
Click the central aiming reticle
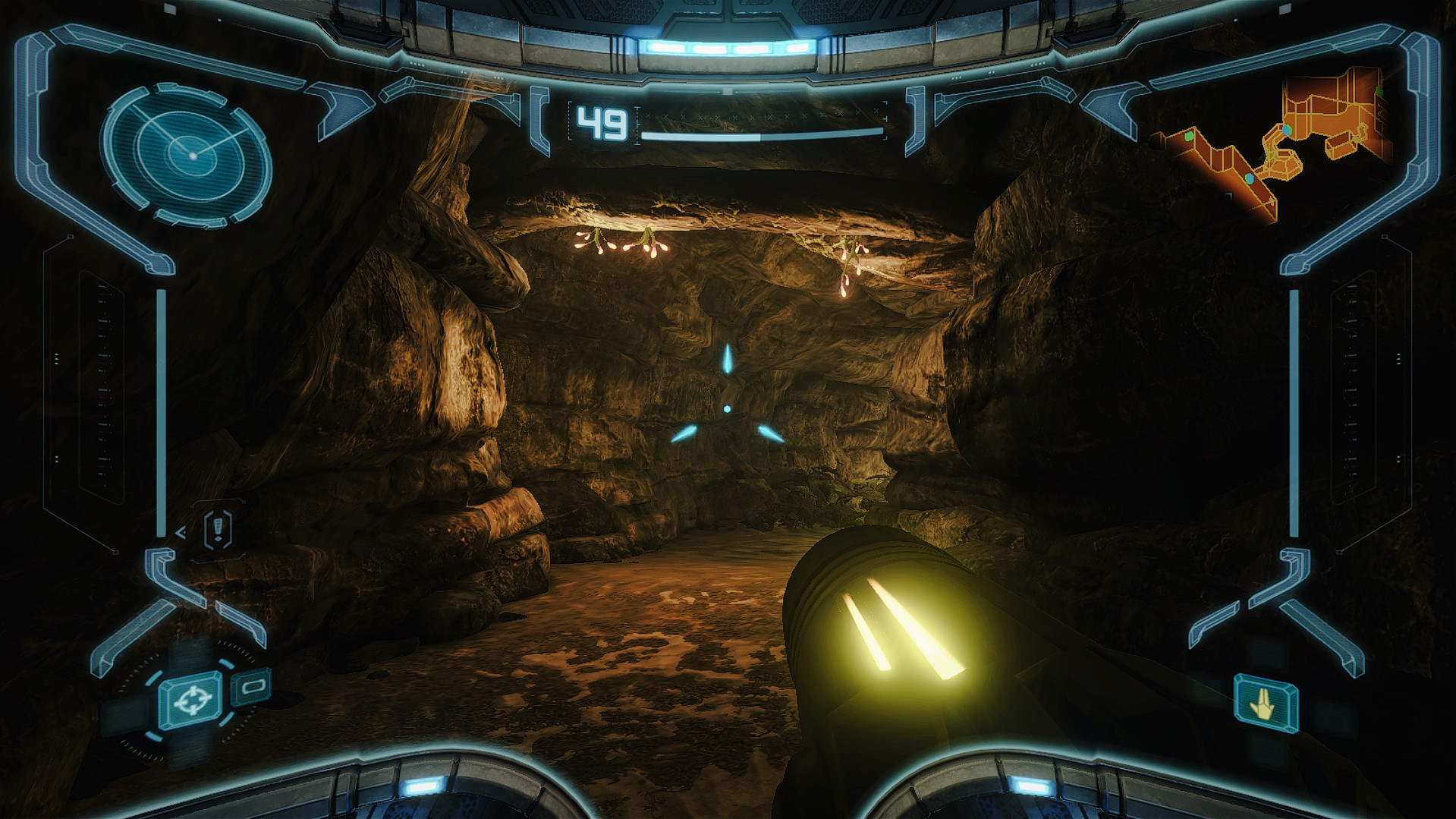tap(725, 408)
